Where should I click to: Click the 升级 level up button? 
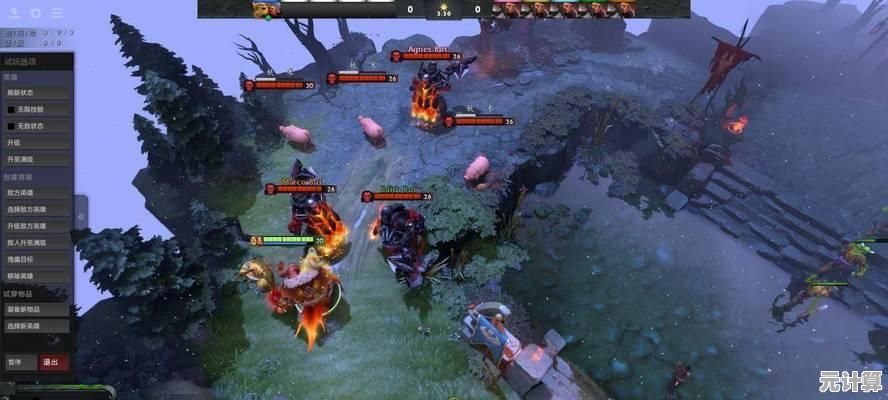[x=36, y=143]
